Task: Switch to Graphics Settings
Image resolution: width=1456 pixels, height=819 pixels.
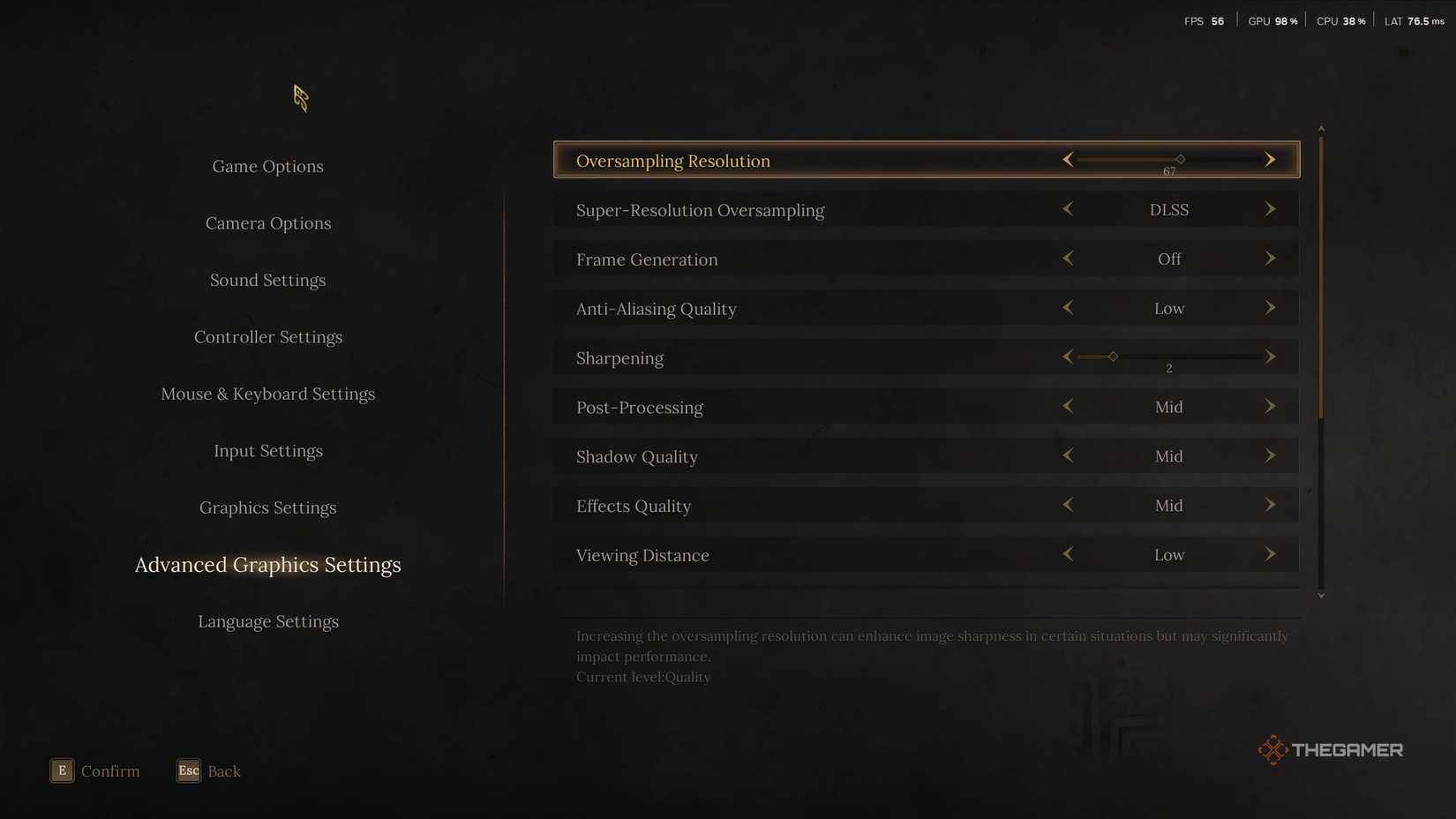Action: (x=267, y=507)
